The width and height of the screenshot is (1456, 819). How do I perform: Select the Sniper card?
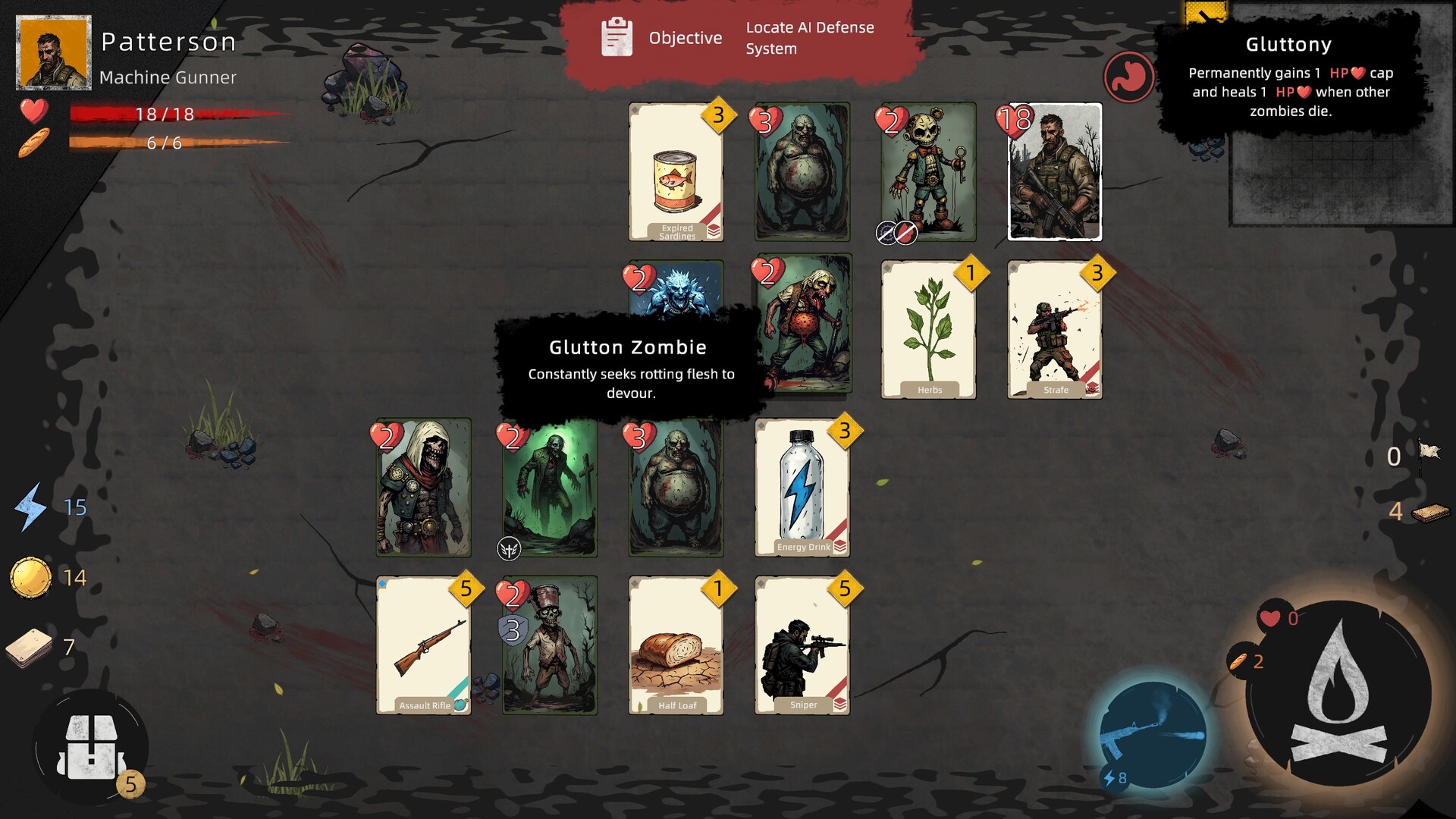(802, 646)
